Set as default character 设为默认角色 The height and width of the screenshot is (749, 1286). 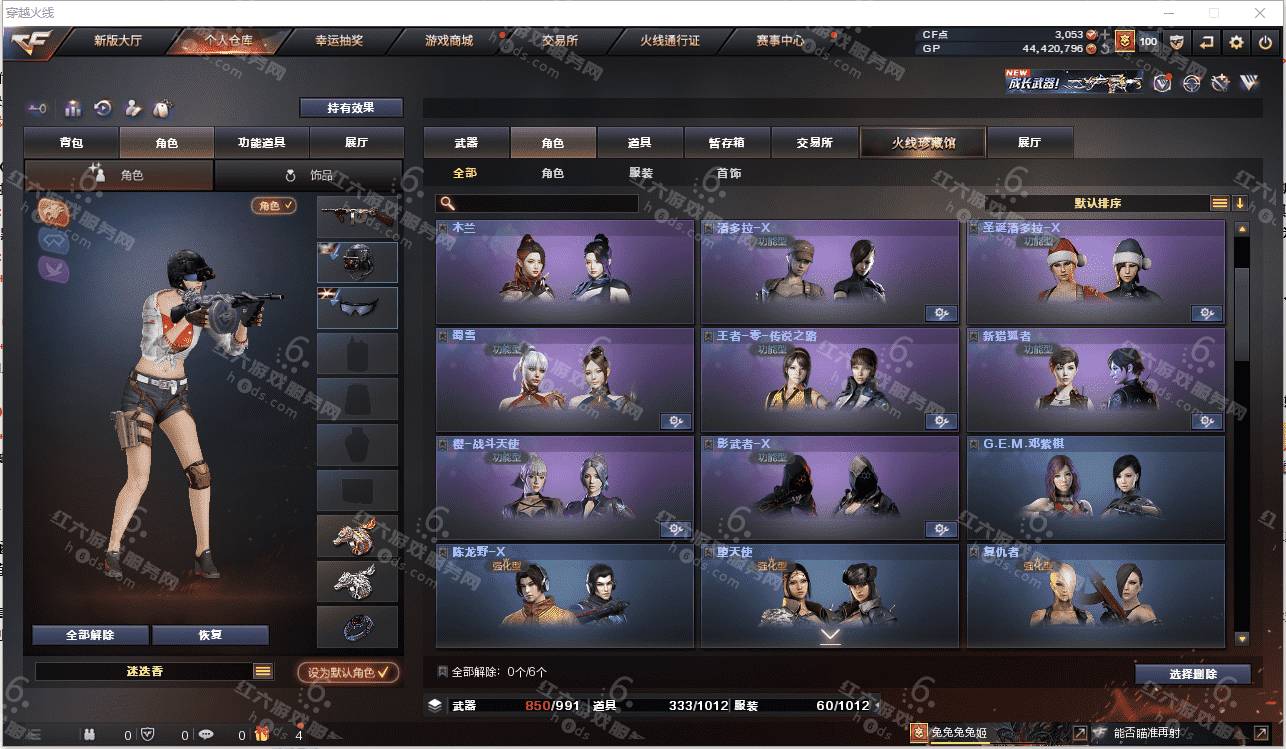coord(347,673)
